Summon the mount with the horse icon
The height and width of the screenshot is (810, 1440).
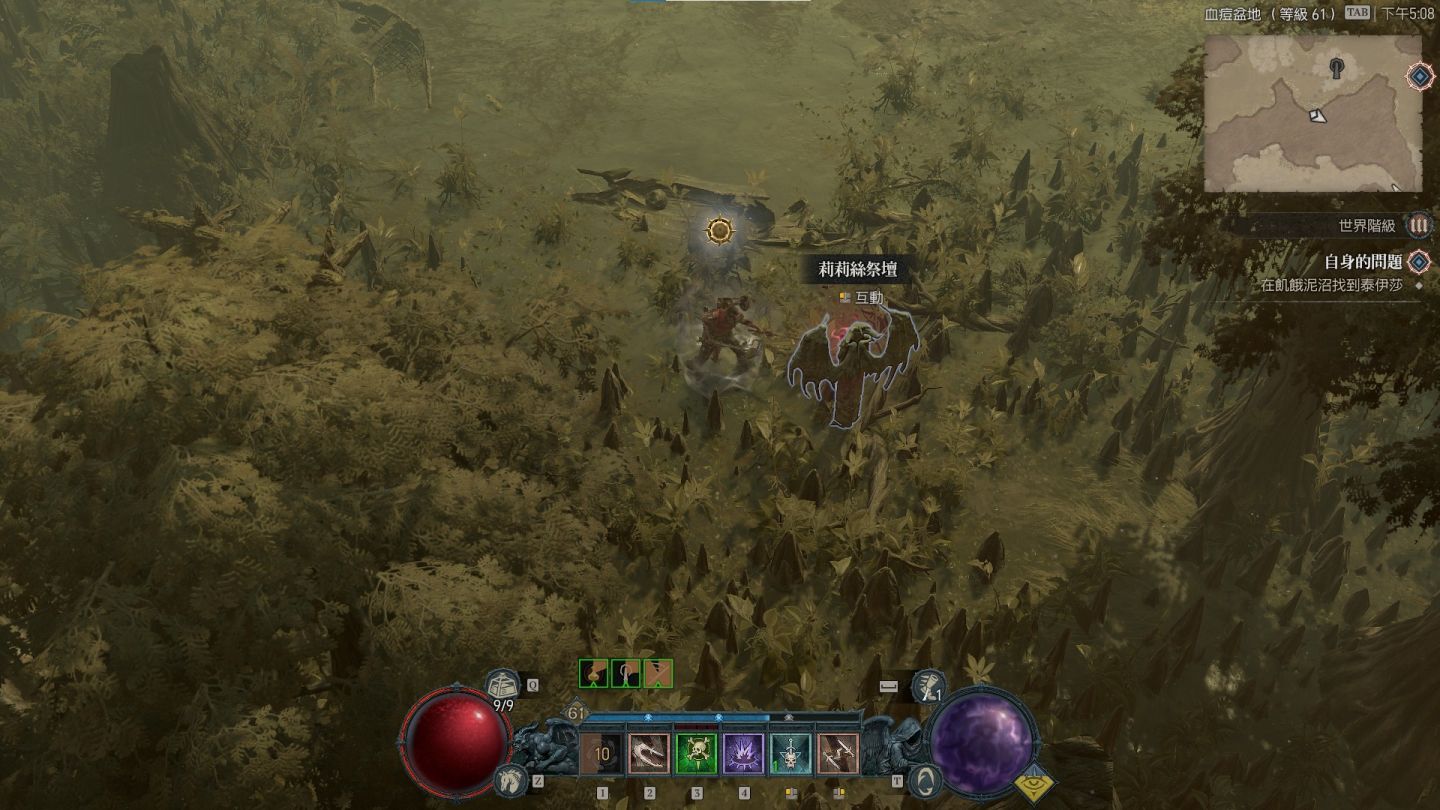(x=510, y=779)
